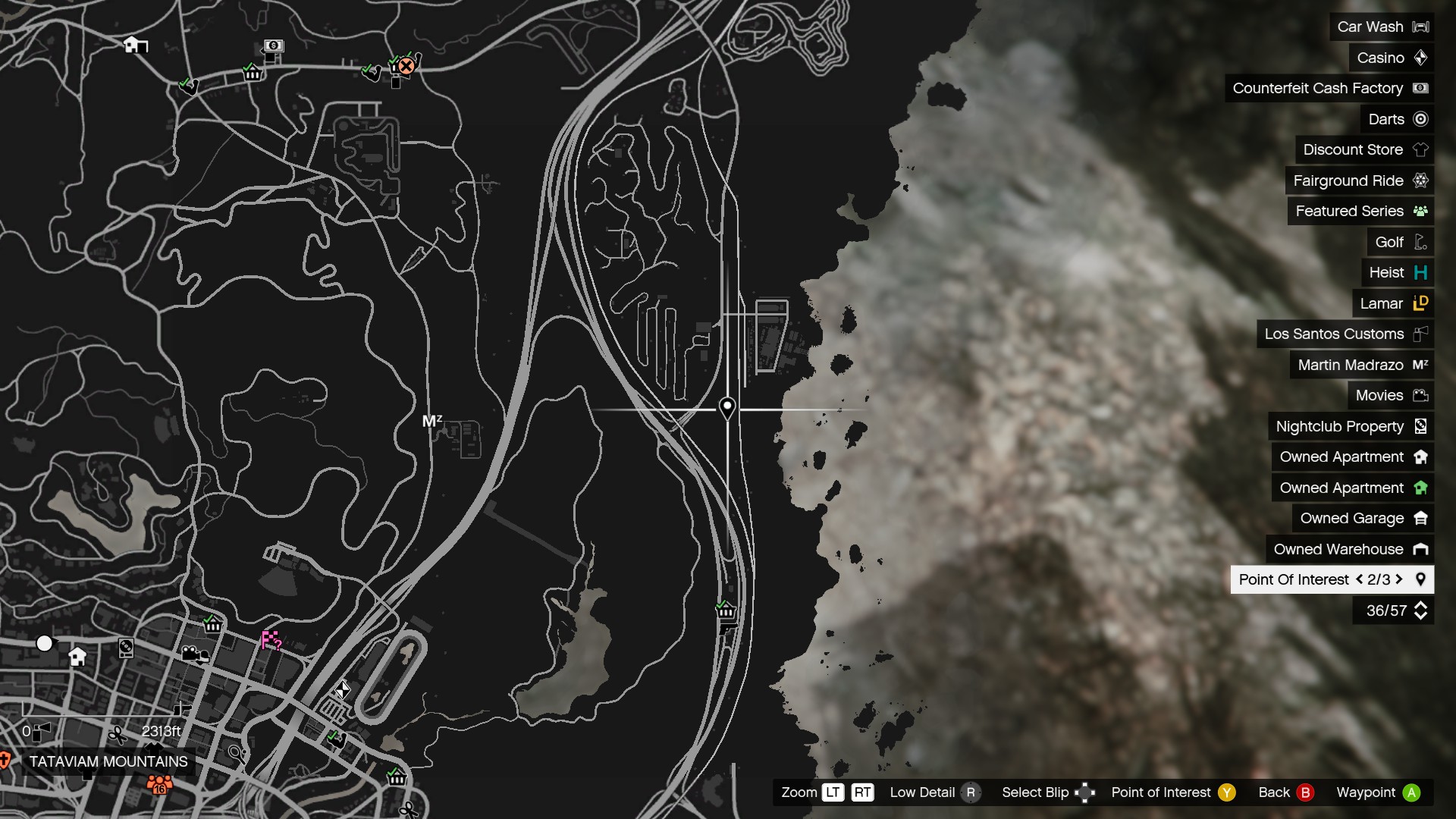Screen dimensions: 1456x819
Task: Click the legend scroll arrows beside 36/57
Action: (1420, 610)
